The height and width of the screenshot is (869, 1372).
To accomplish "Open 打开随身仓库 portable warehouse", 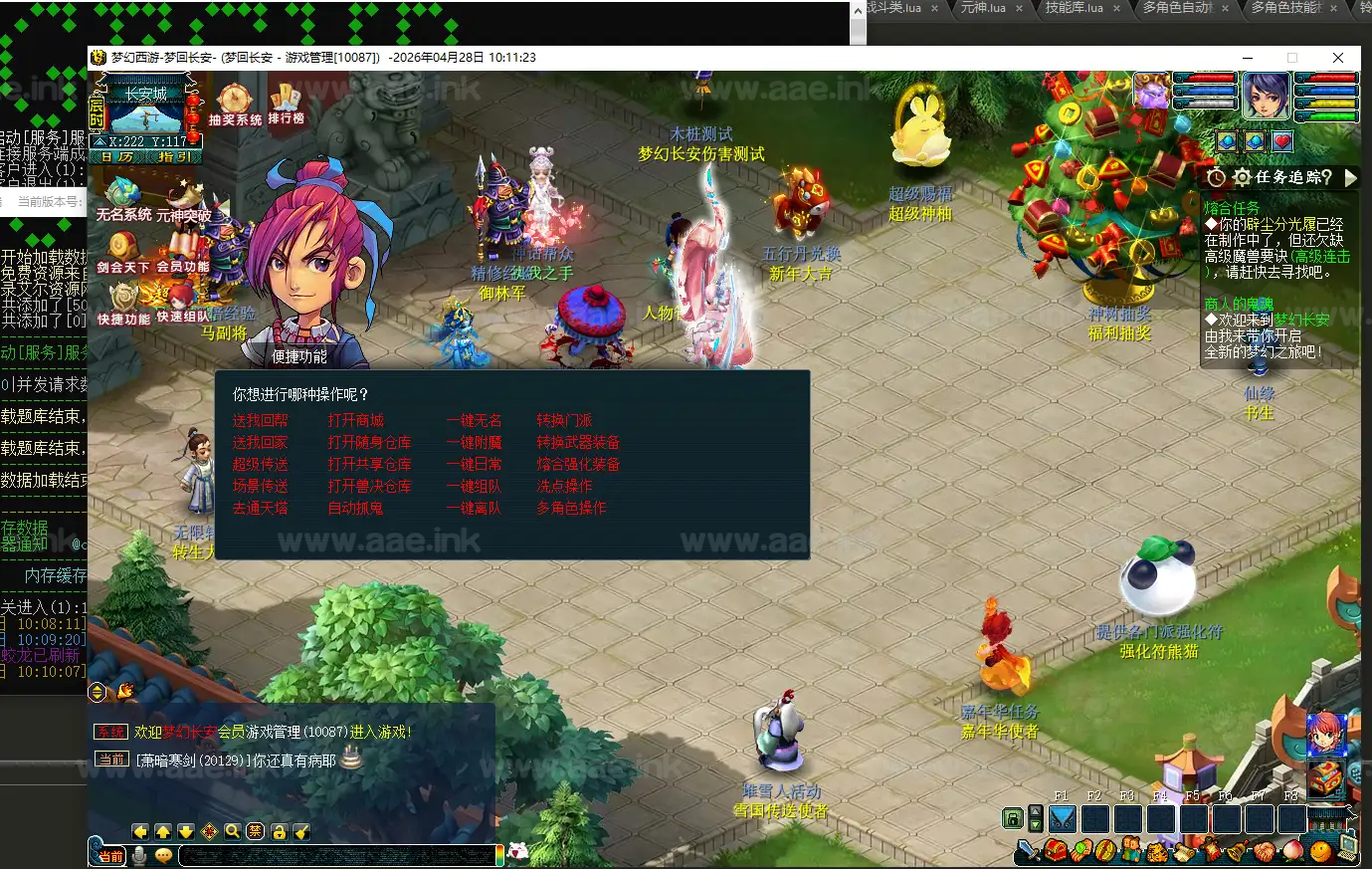I will point(369,442).
